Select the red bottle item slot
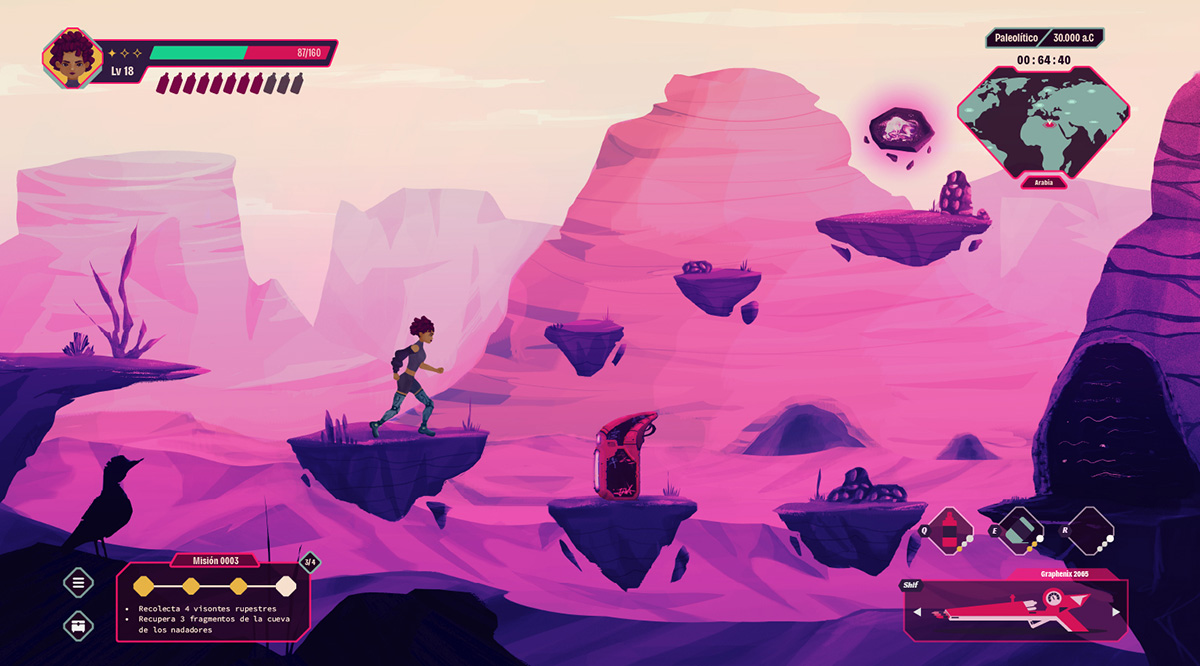This screenshot has height=666, width=1200. pos(950,529)
